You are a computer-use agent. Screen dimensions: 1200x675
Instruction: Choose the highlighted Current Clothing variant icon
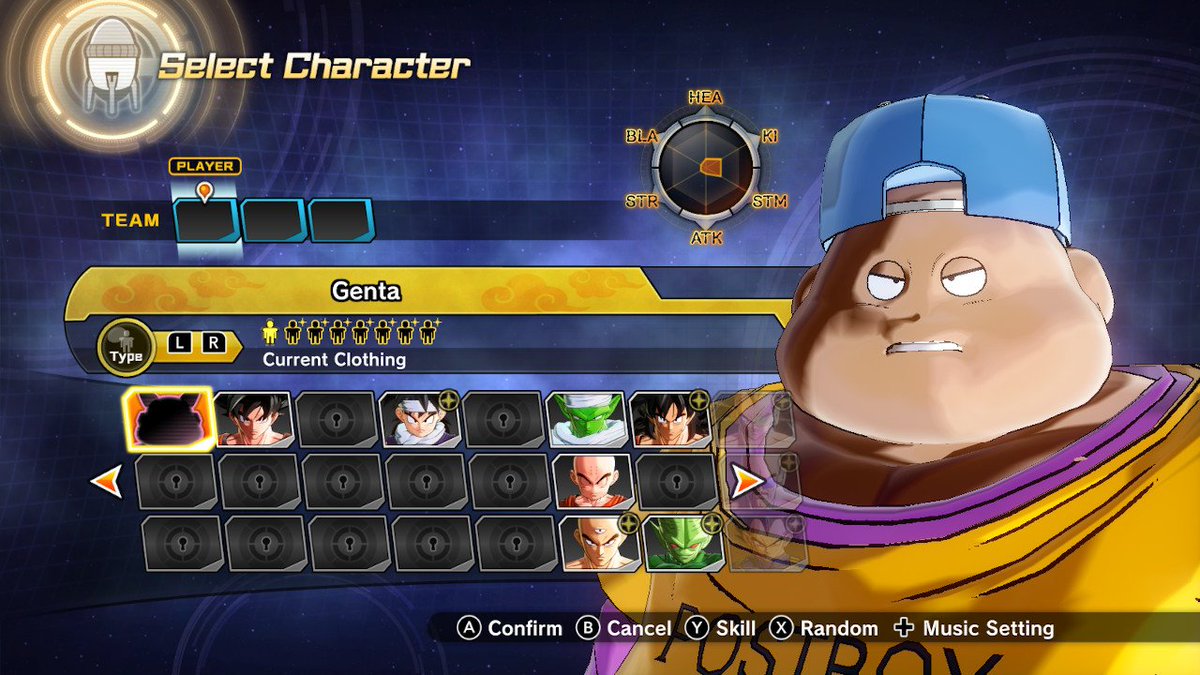[269, 331]
